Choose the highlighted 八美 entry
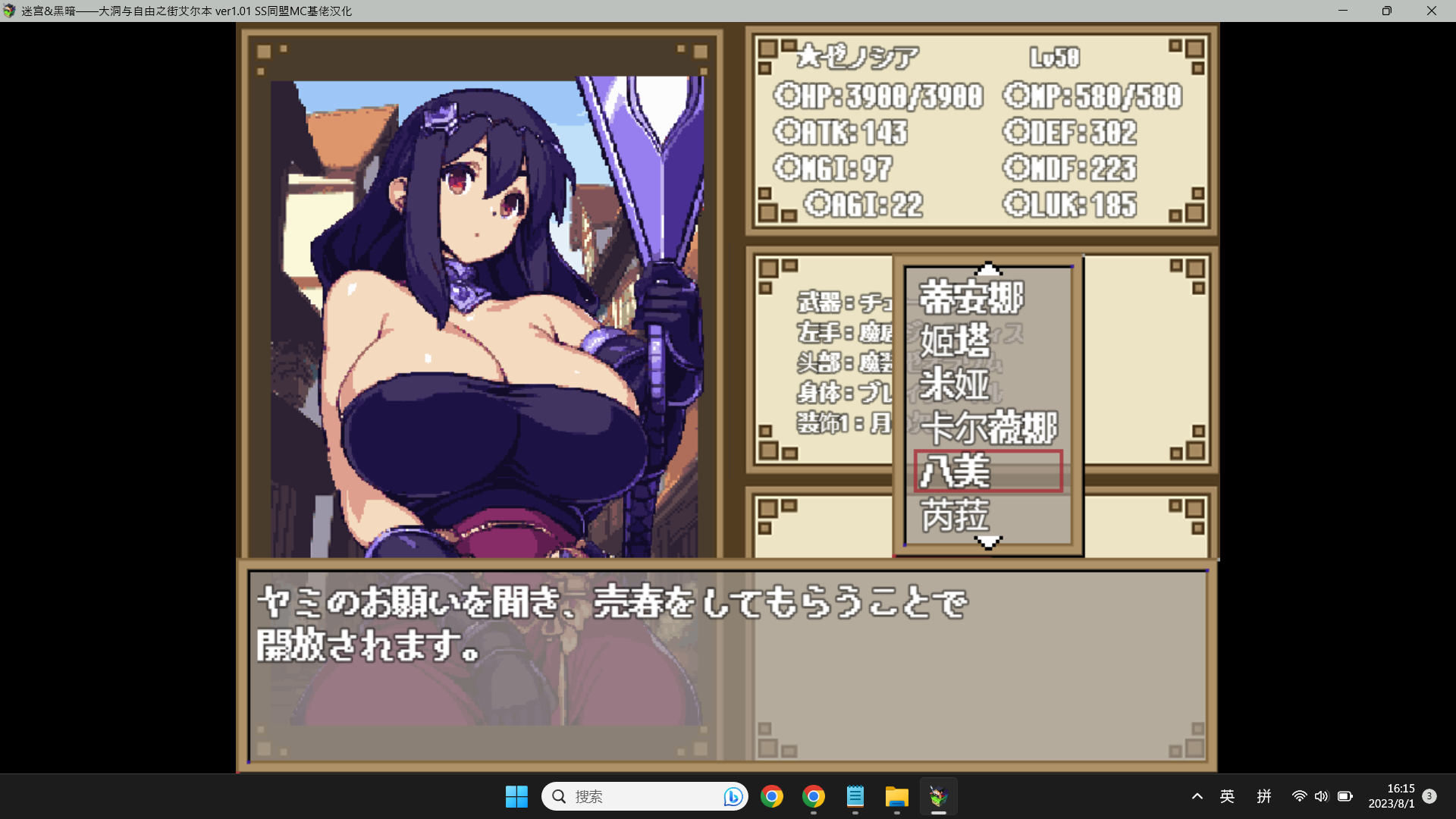Screen dimensions: 1456x819 (x=987, y=471)
